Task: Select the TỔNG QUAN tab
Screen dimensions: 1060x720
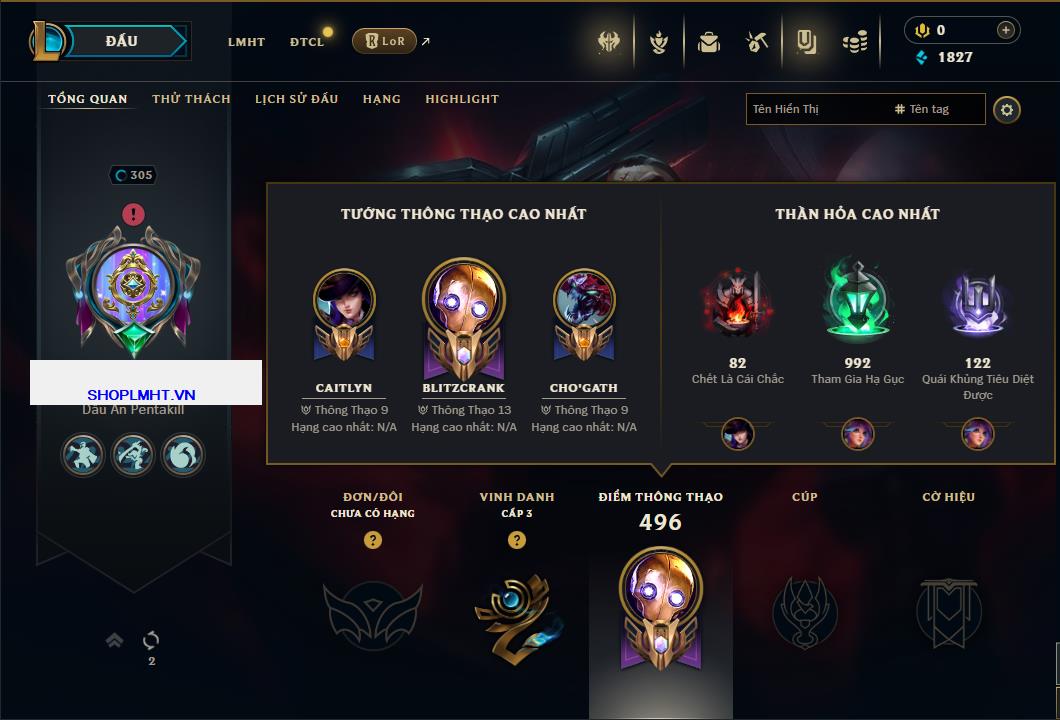Action: pos(88,99)
